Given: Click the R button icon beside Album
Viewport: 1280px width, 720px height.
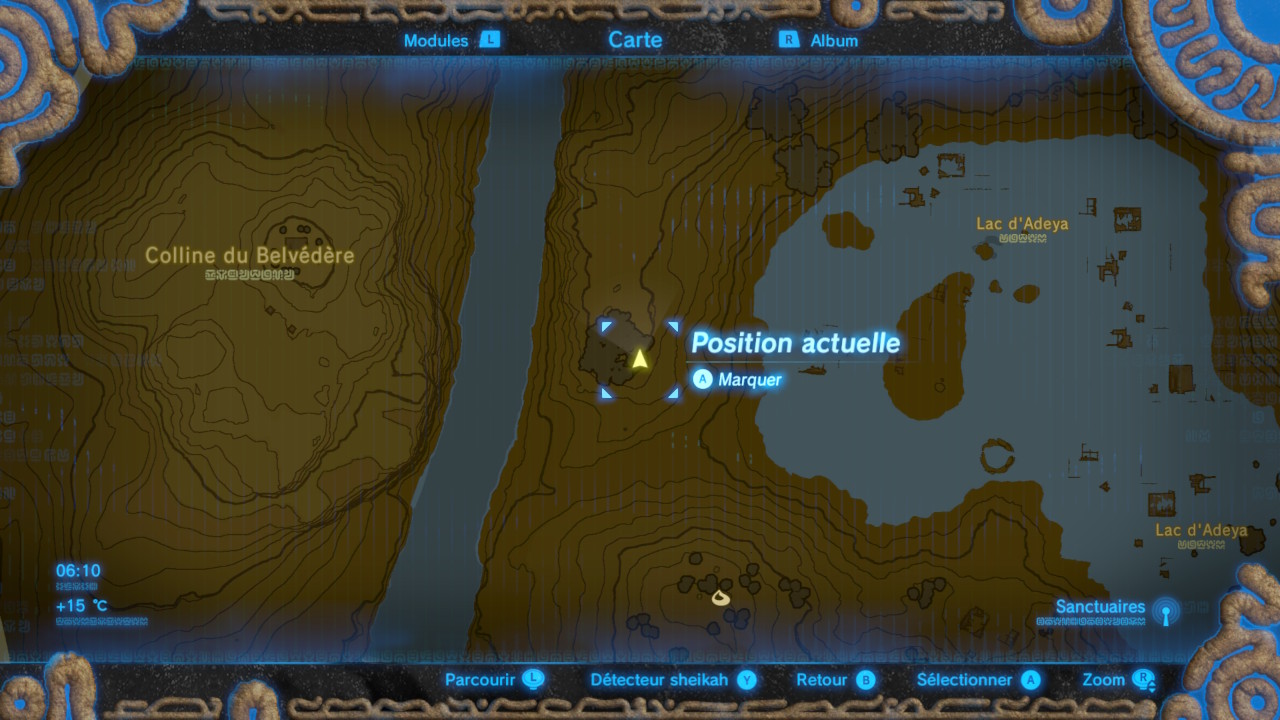Looking at the screenshot, I should click(788, 41).
